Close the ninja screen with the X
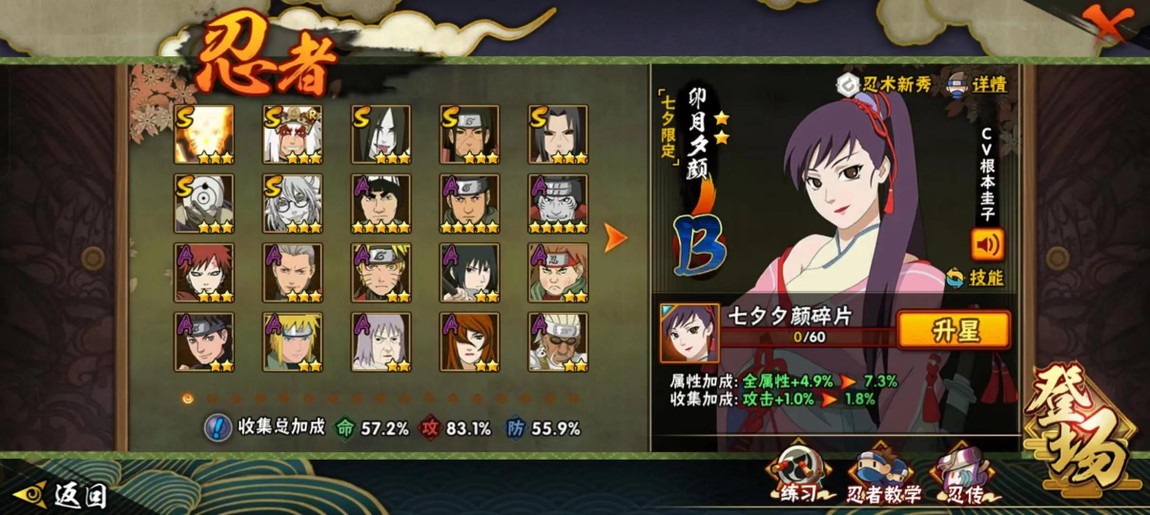 click(x=1109, y=22)
